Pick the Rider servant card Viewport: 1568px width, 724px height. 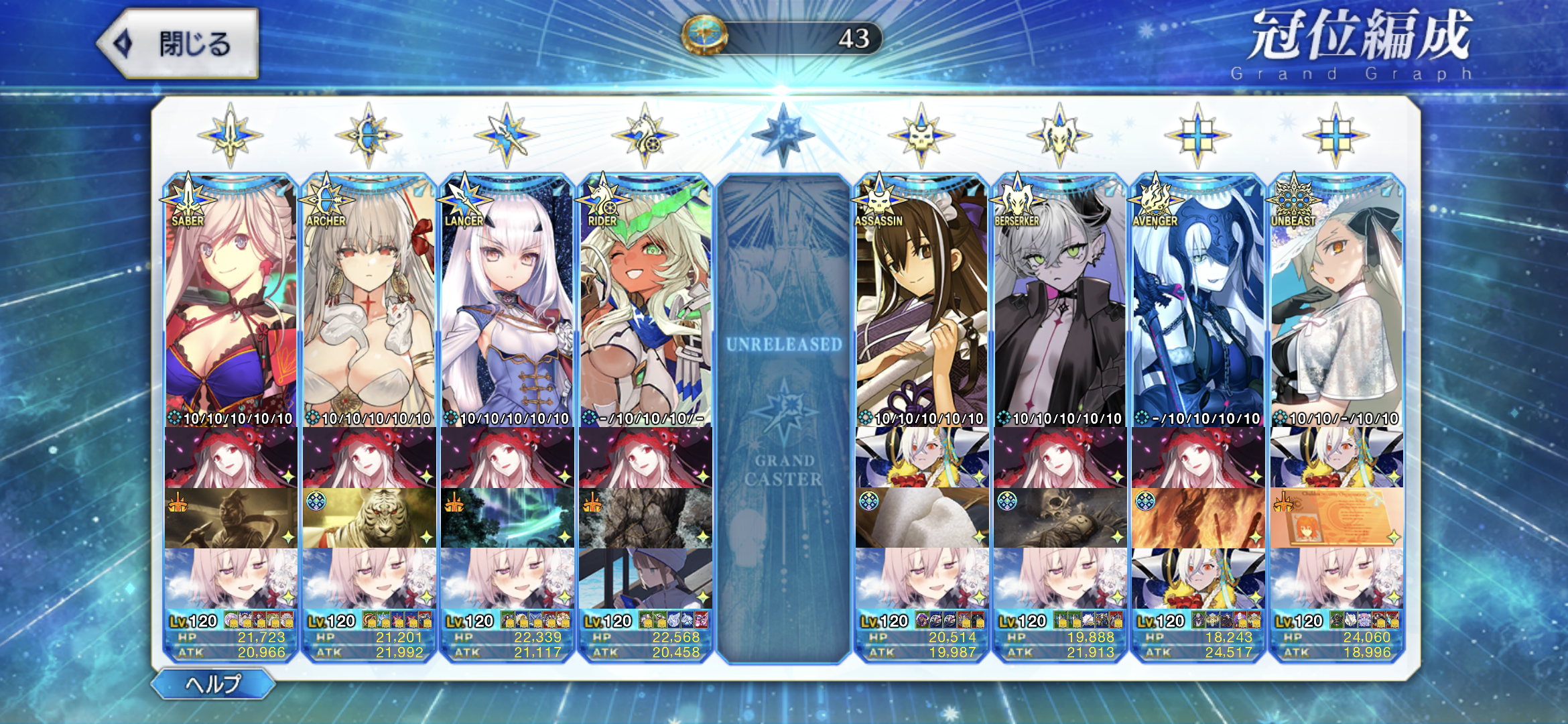[x=645, y=302]
